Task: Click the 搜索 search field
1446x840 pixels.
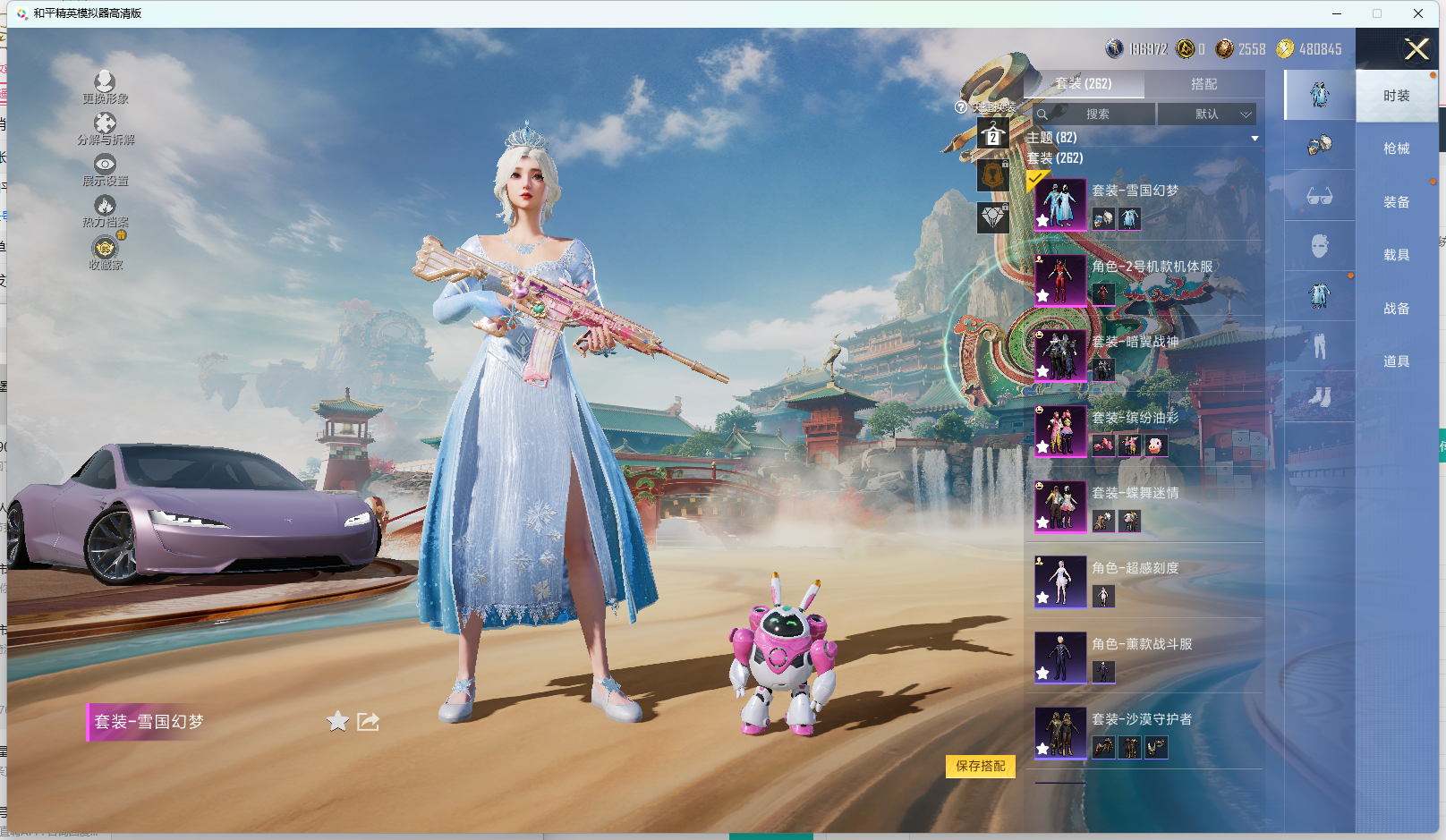Action: pos(1097,115)
